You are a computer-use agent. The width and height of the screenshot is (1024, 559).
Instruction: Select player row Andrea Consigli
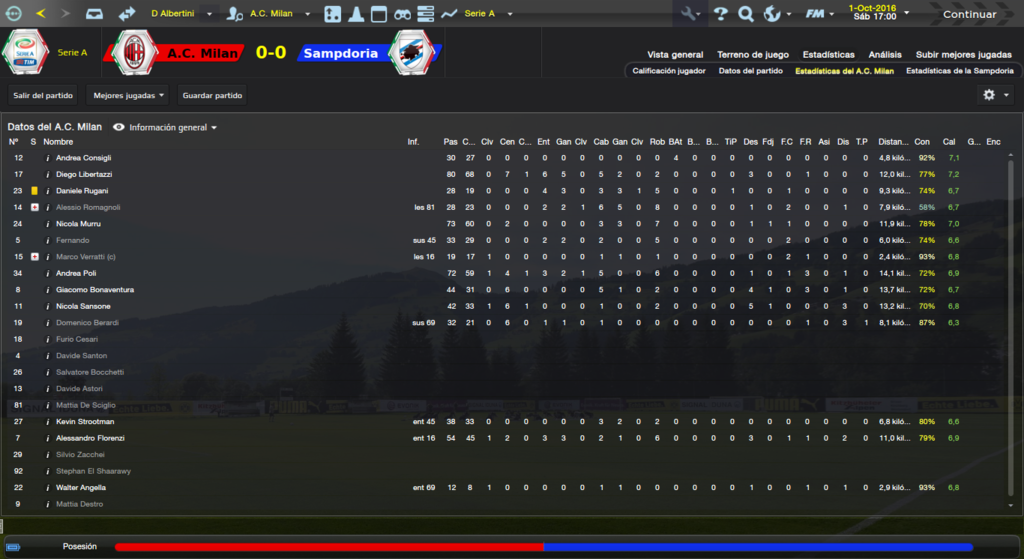click(x=83, y=158)
